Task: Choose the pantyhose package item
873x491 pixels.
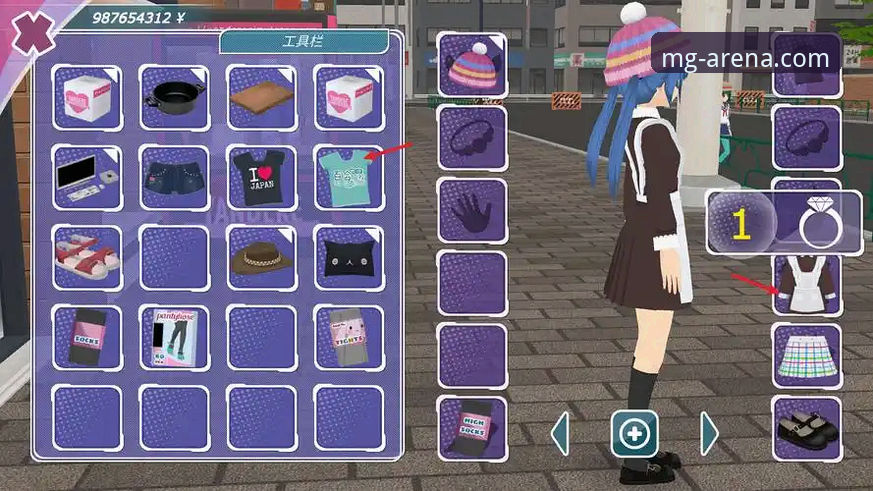Action: click(174, 338)
